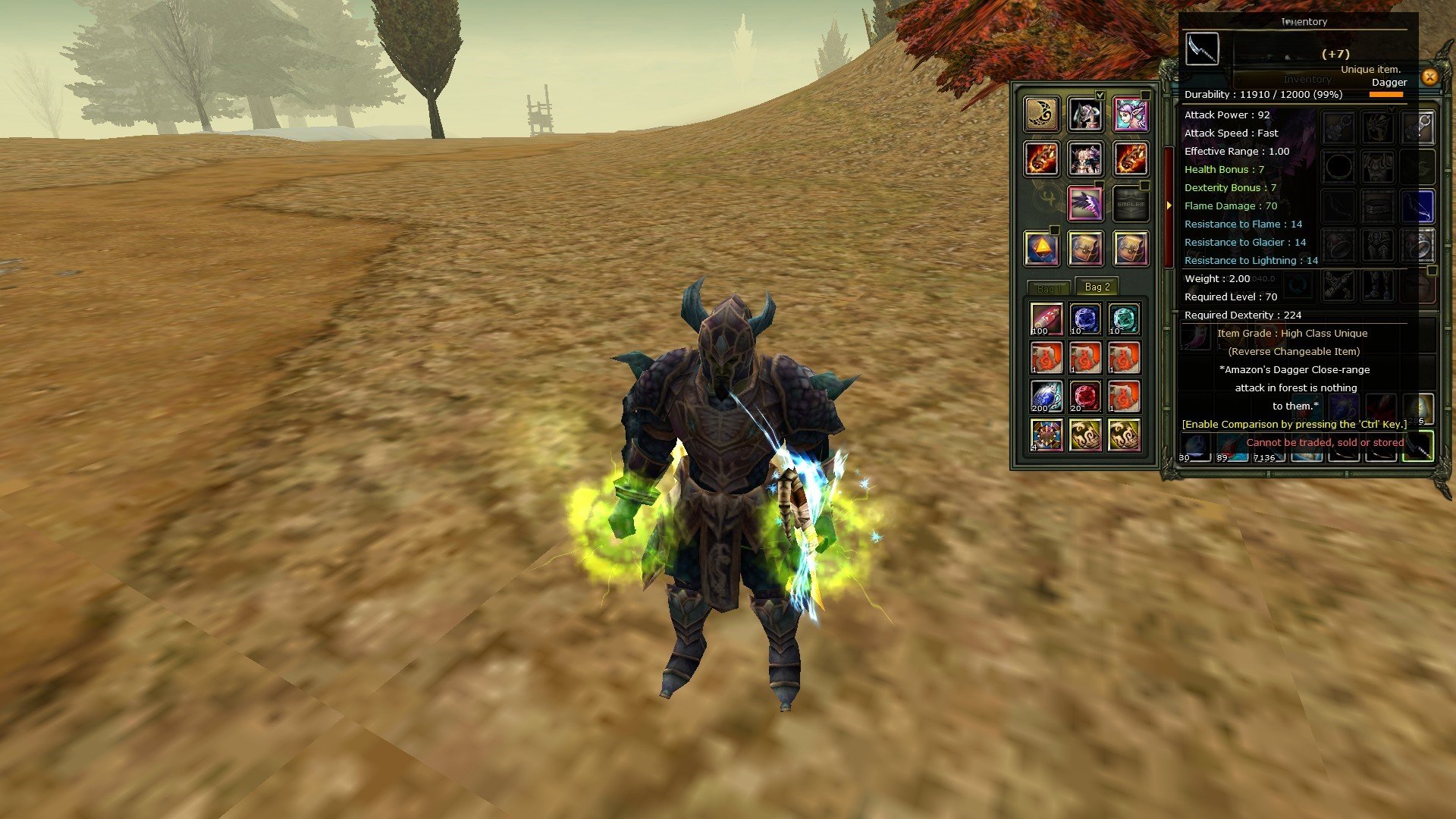Viewport: 1456px width, 819px height.
Task: Toggle the checkbox on the purple wings slot
Action: coord(1099,184)
